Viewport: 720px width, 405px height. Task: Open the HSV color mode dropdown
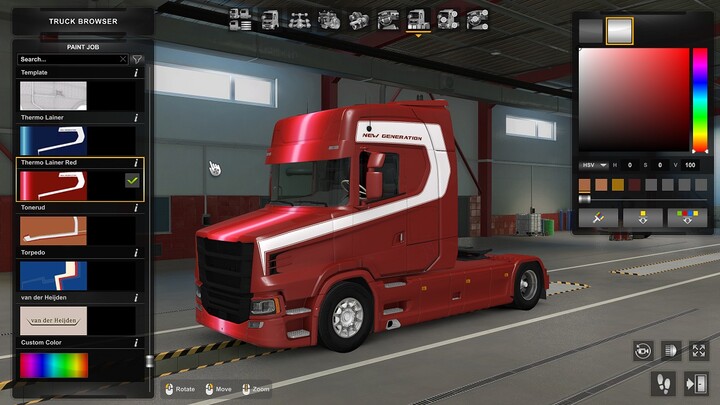point(594,165)
